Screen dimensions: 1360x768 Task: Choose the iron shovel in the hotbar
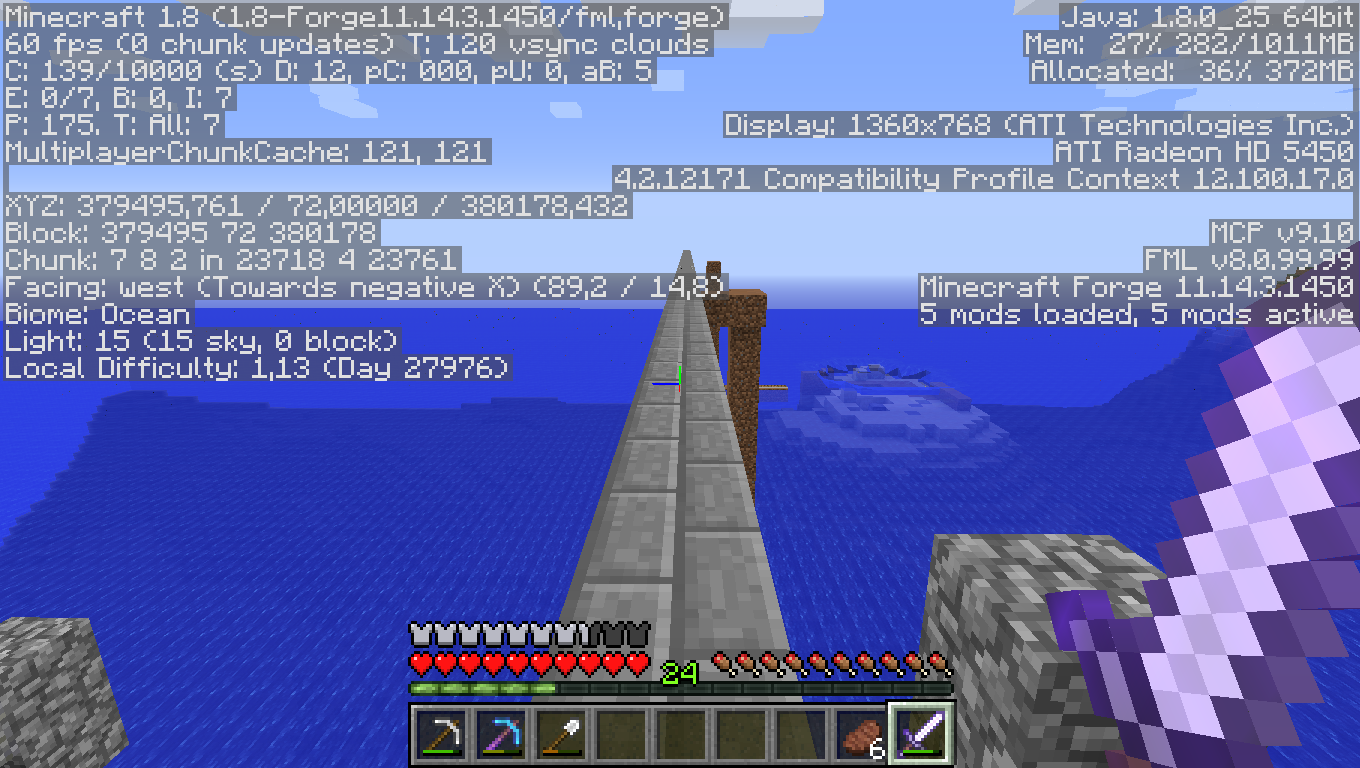point(561,735)
